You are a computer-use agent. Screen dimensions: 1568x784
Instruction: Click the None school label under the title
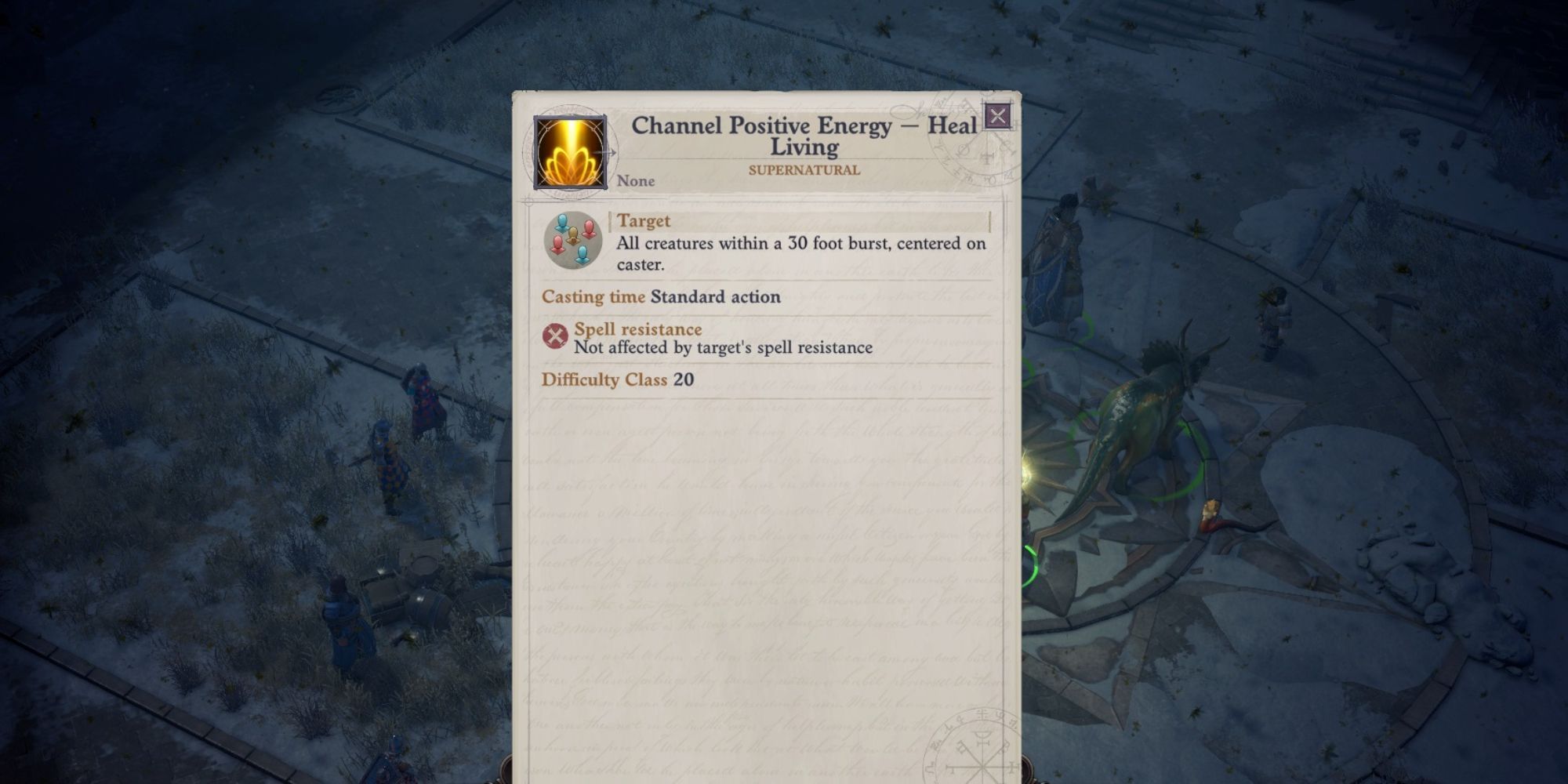click(x=635, y=181)
